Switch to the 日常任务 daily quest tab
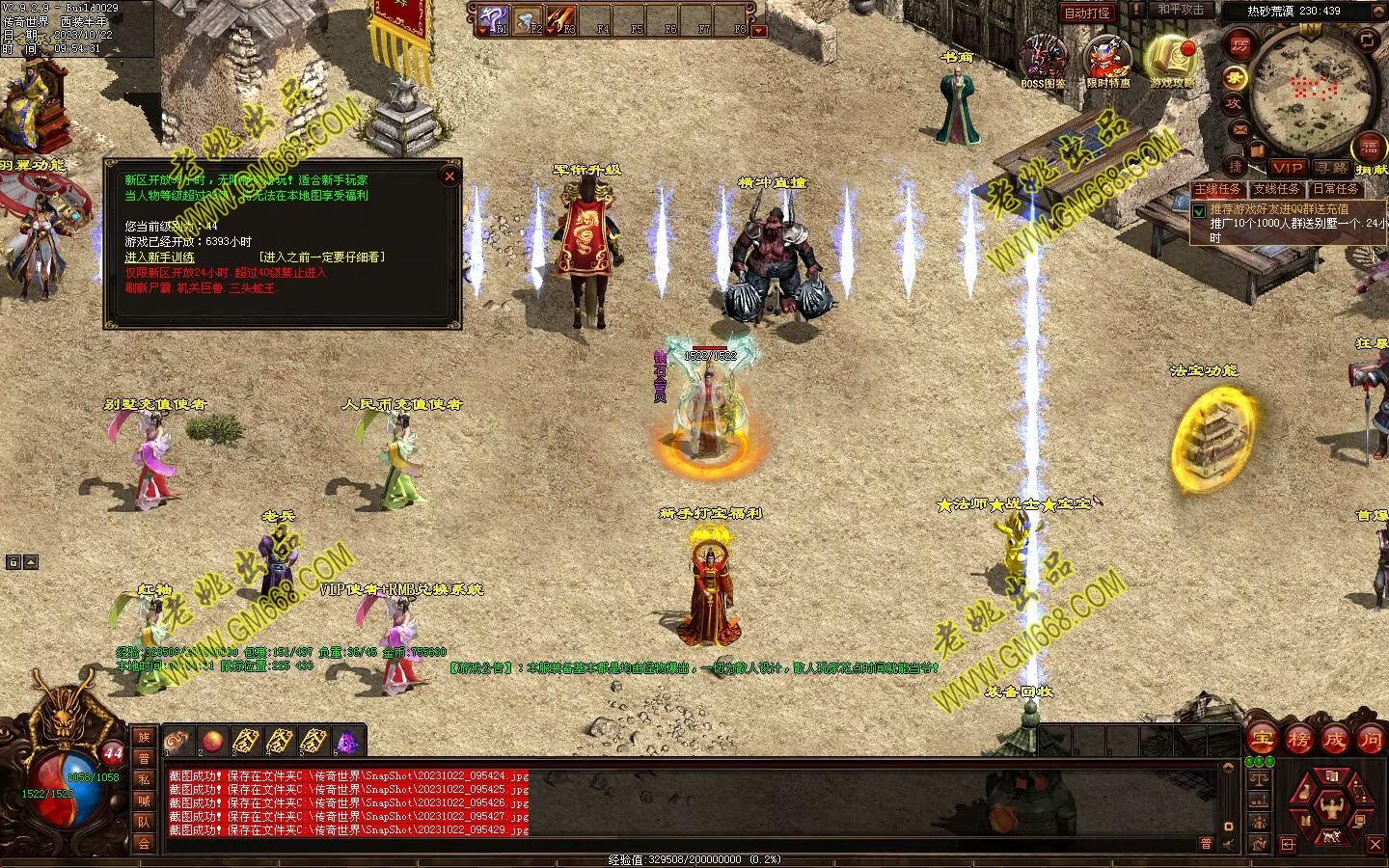 (x=1334, y=189)
